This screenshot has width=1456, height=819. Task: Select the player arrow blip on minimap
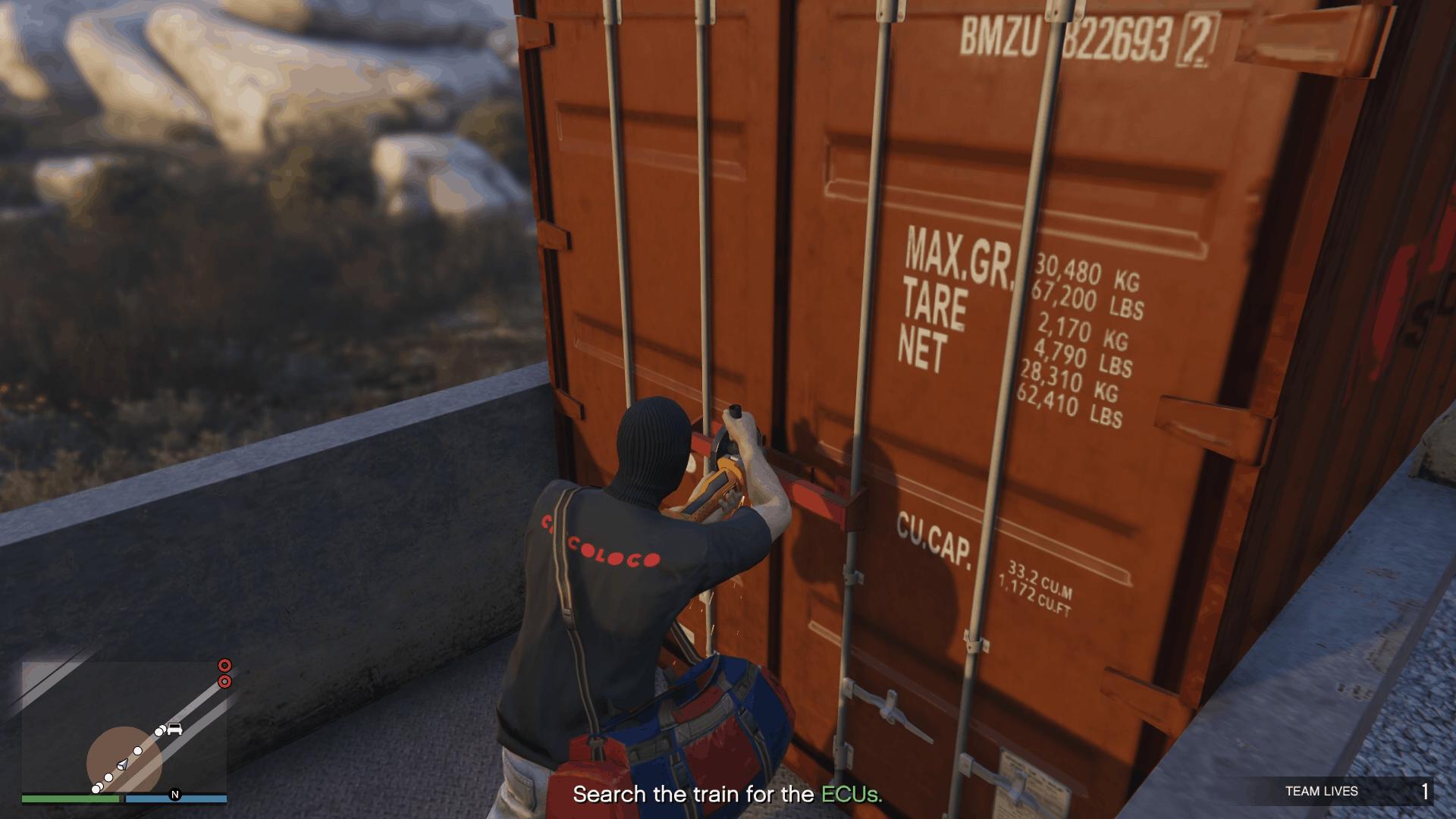(x=122, y=765)
